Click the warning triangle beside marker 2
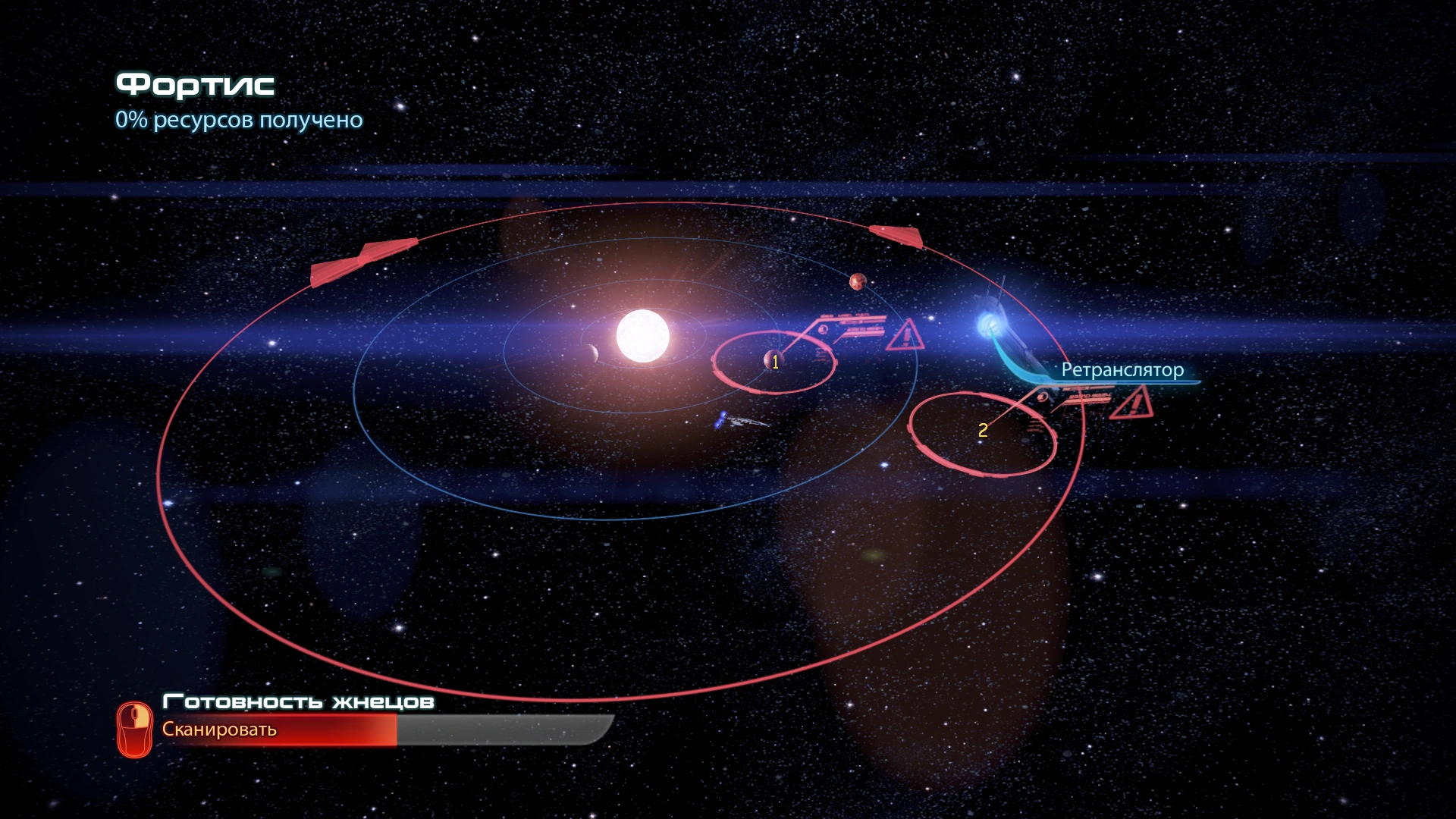 [x=1133, y=403]
